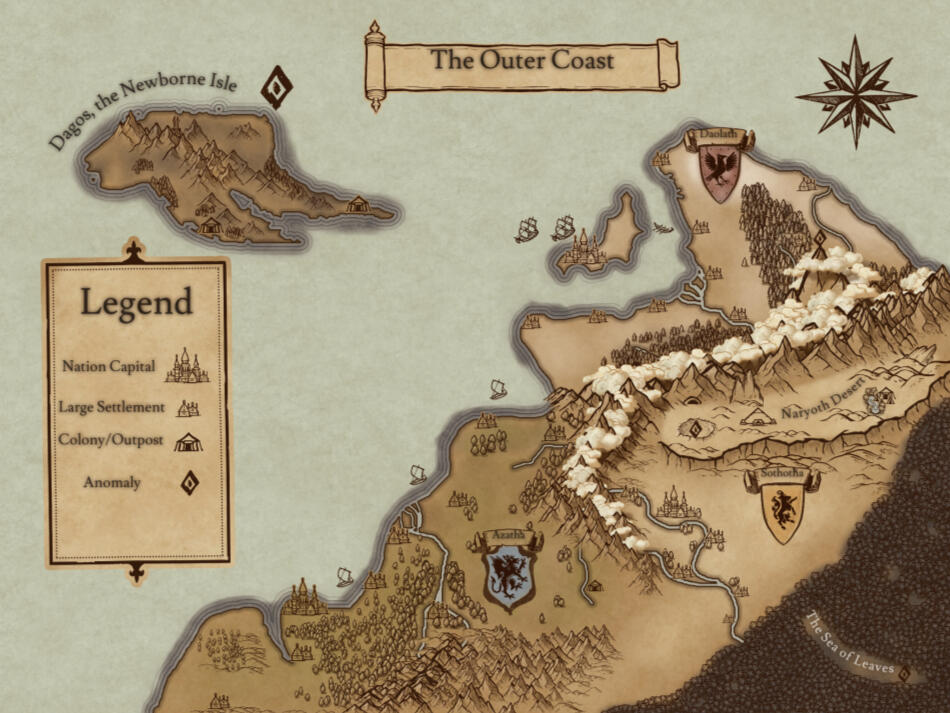Image resolution: width=950 pixels, height=713 pixels.
Task: Click the Nation Capital legend entry
Action: tap(135, 366)
